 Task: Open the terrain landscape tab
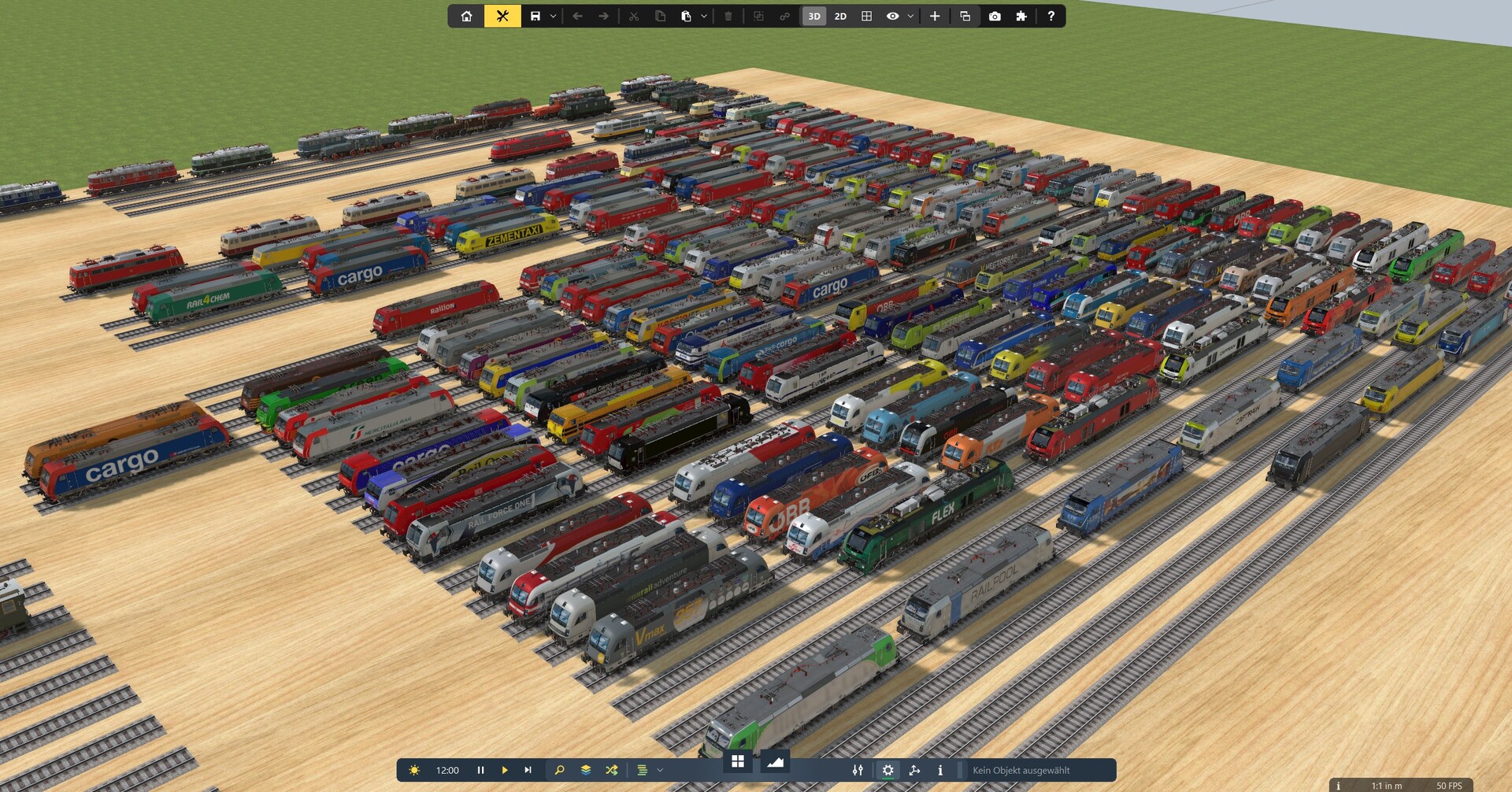point(775,761)
